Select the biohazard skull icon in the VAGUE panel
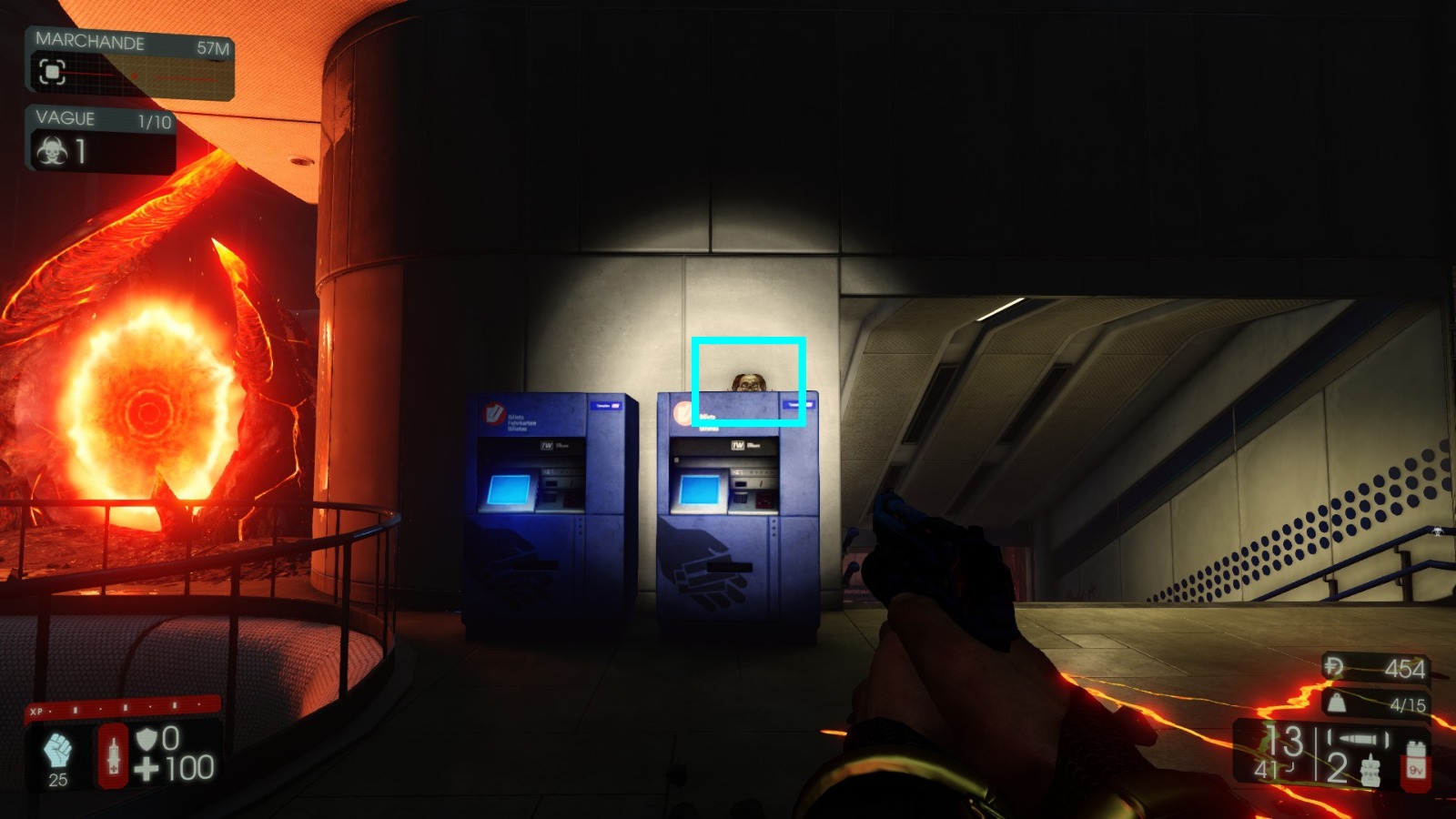 (54, 151)
